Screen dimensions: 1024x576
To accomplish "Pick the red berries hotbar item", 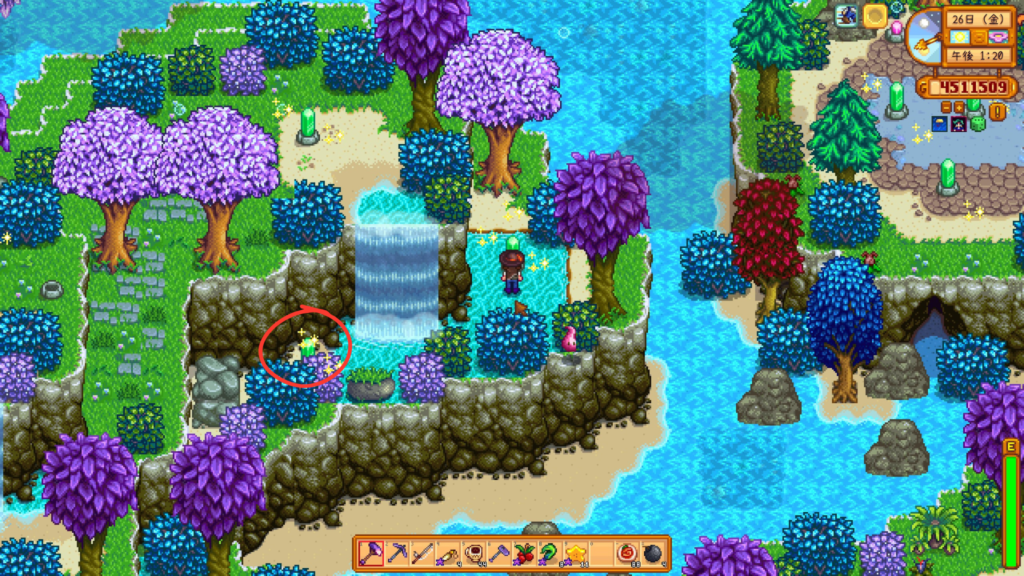I will (525, 552).
